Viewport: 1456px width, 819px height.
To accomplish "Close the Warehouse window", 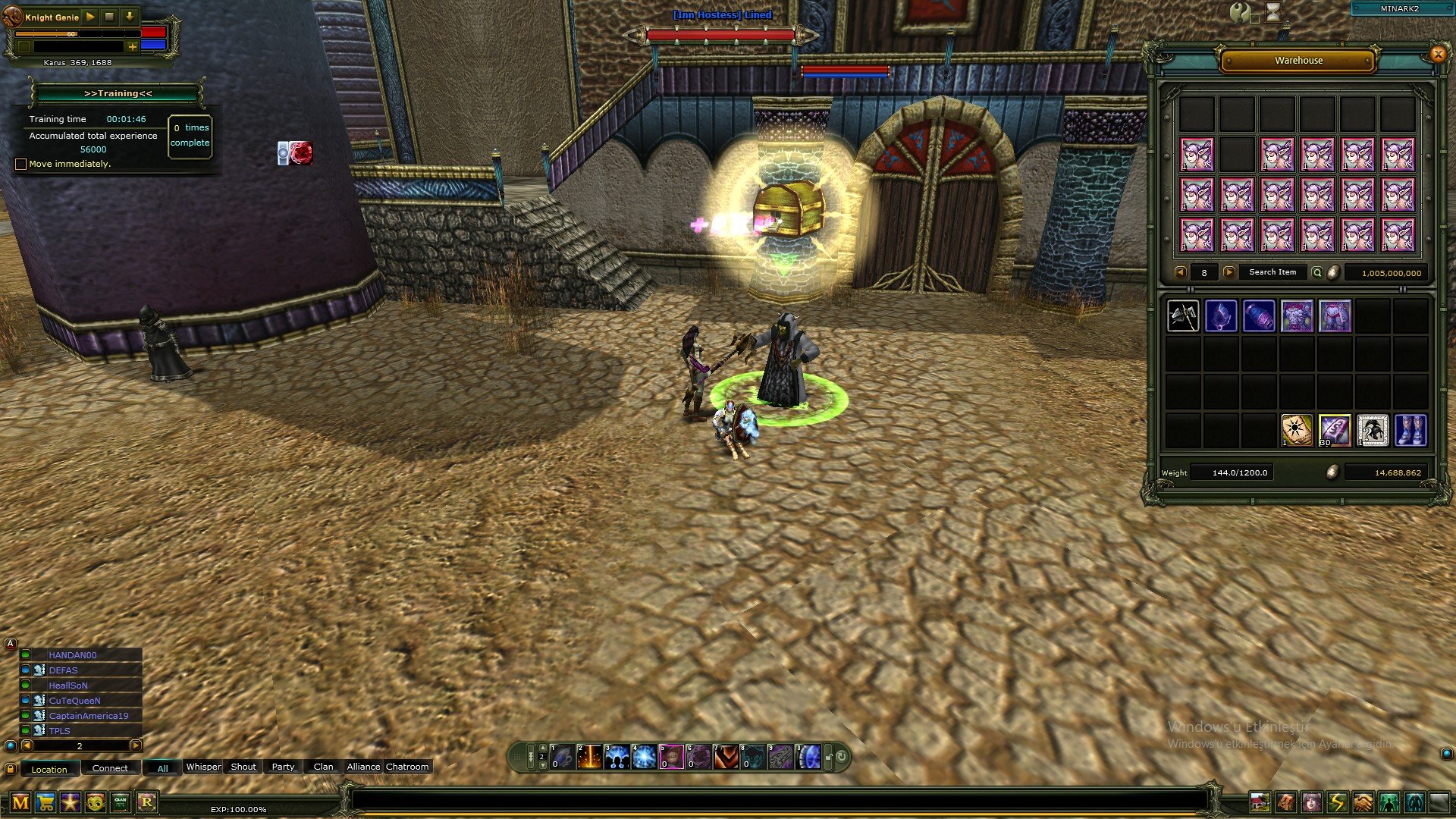I will 1437,54.
